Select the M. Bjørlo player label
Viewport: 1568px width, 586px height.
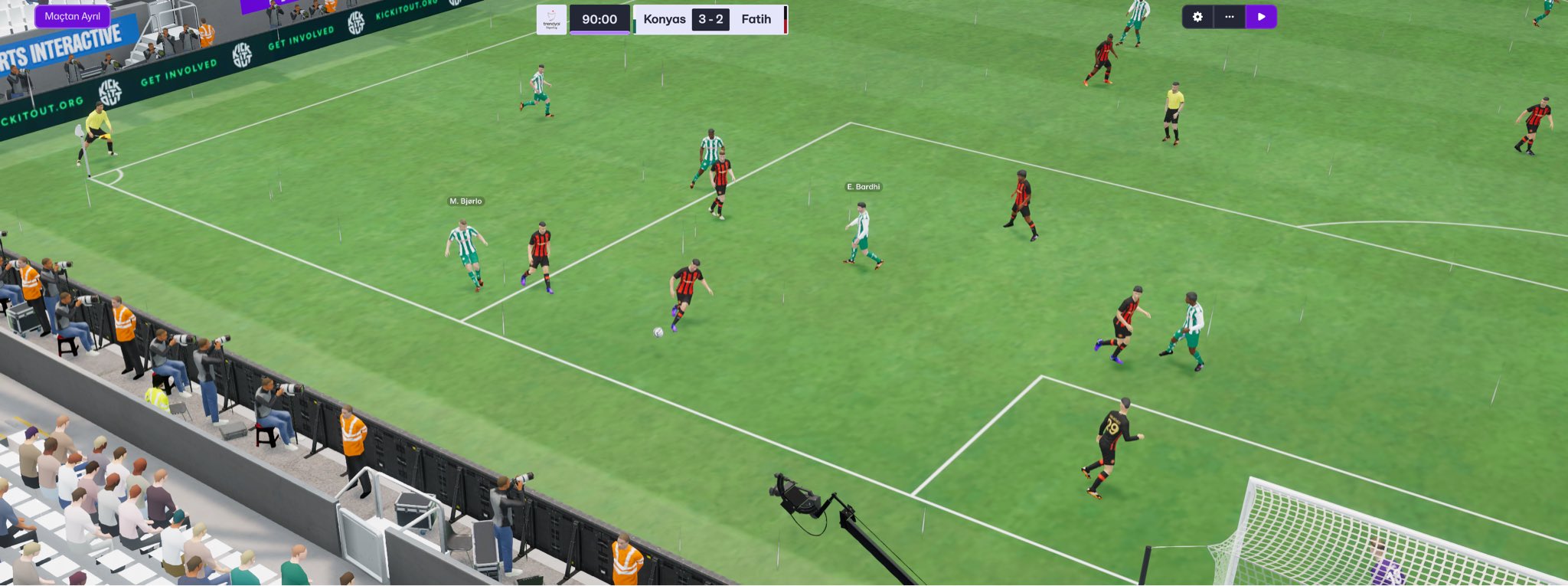point(465,201)
